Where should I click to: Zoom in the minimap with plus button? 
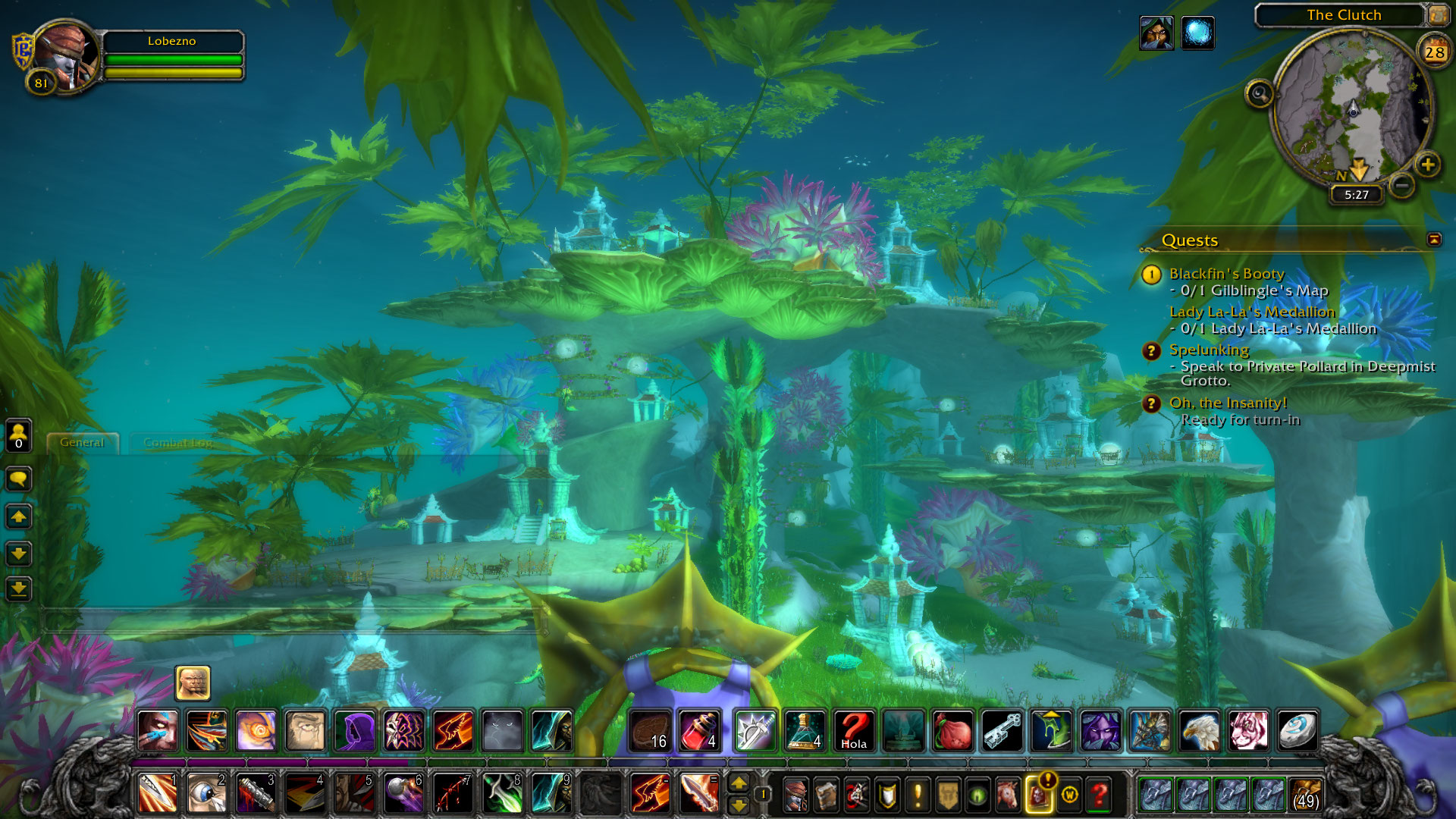pos(1427,165)
